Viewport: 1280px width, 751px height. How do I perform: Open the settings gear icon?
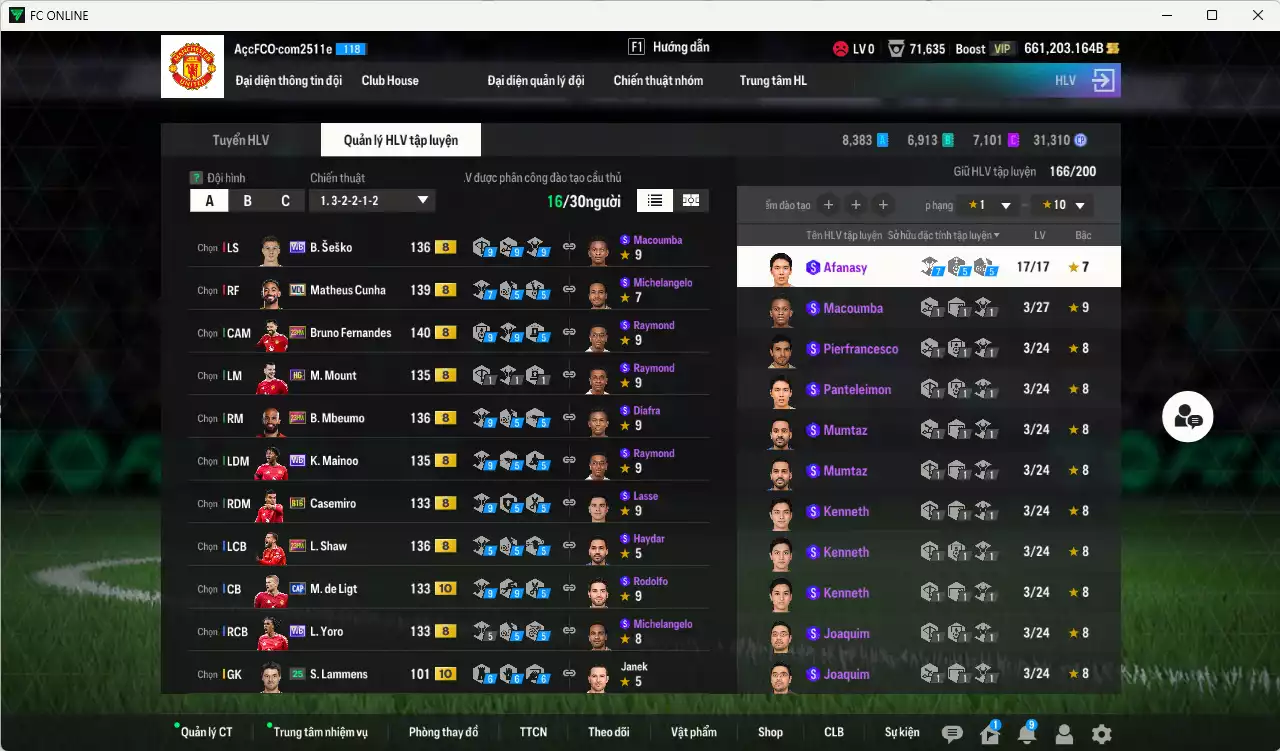click(x=1102, y=733)
